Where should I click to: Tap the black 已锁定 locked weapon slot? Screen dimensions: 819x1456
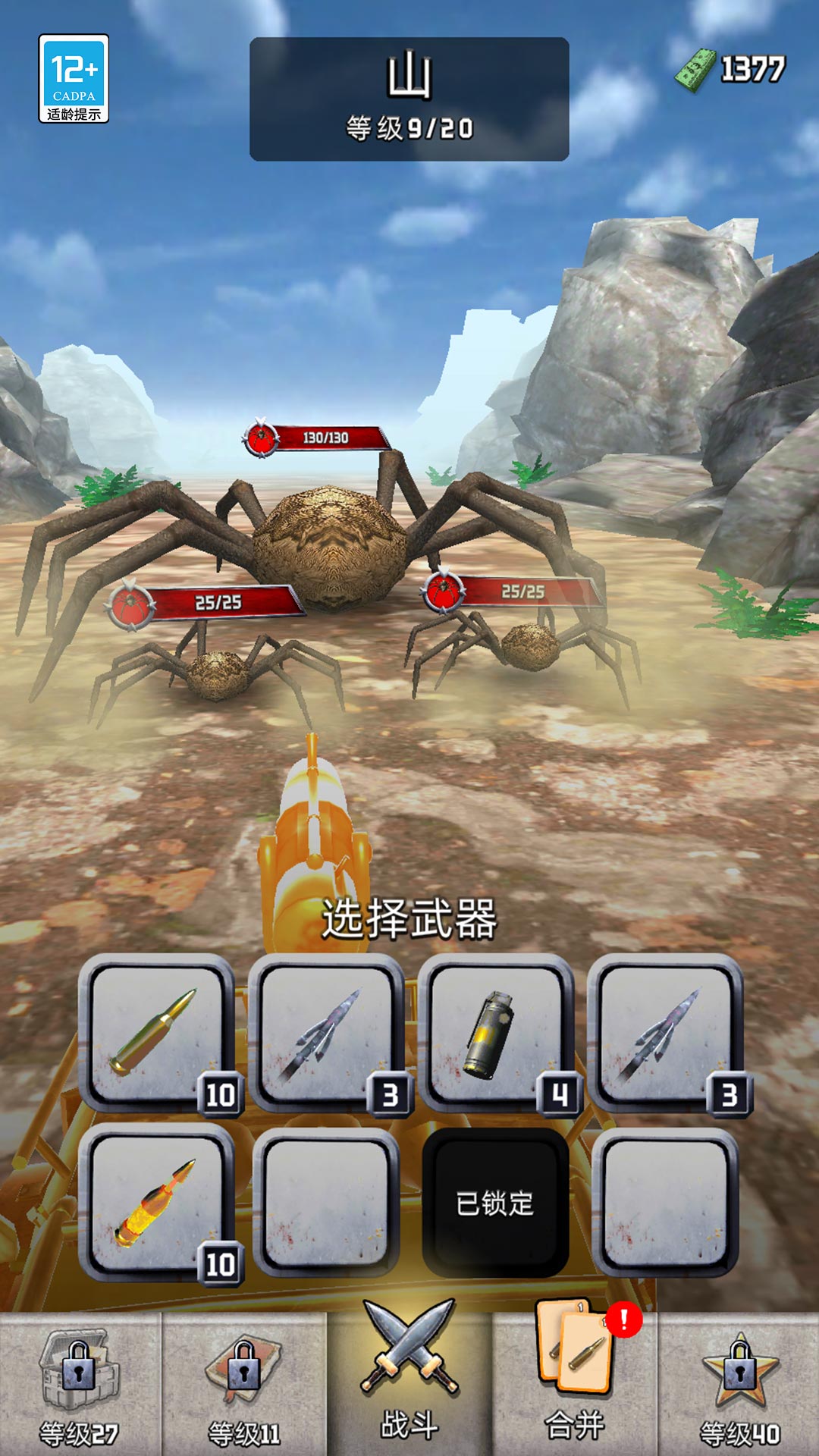click(x=495, y=1203)
